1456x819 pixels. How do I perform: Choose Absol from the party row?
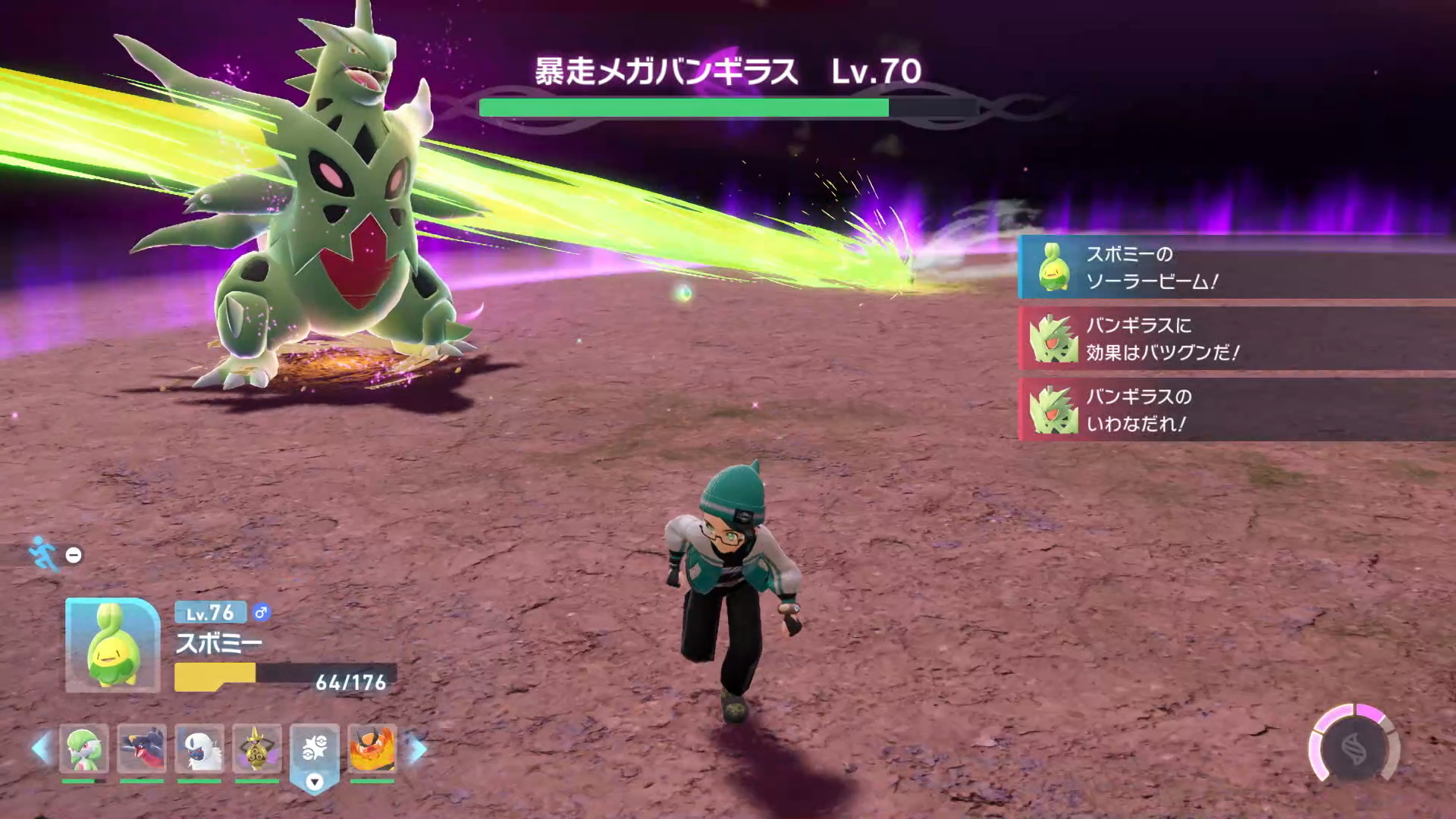click(x=199, y=748)
